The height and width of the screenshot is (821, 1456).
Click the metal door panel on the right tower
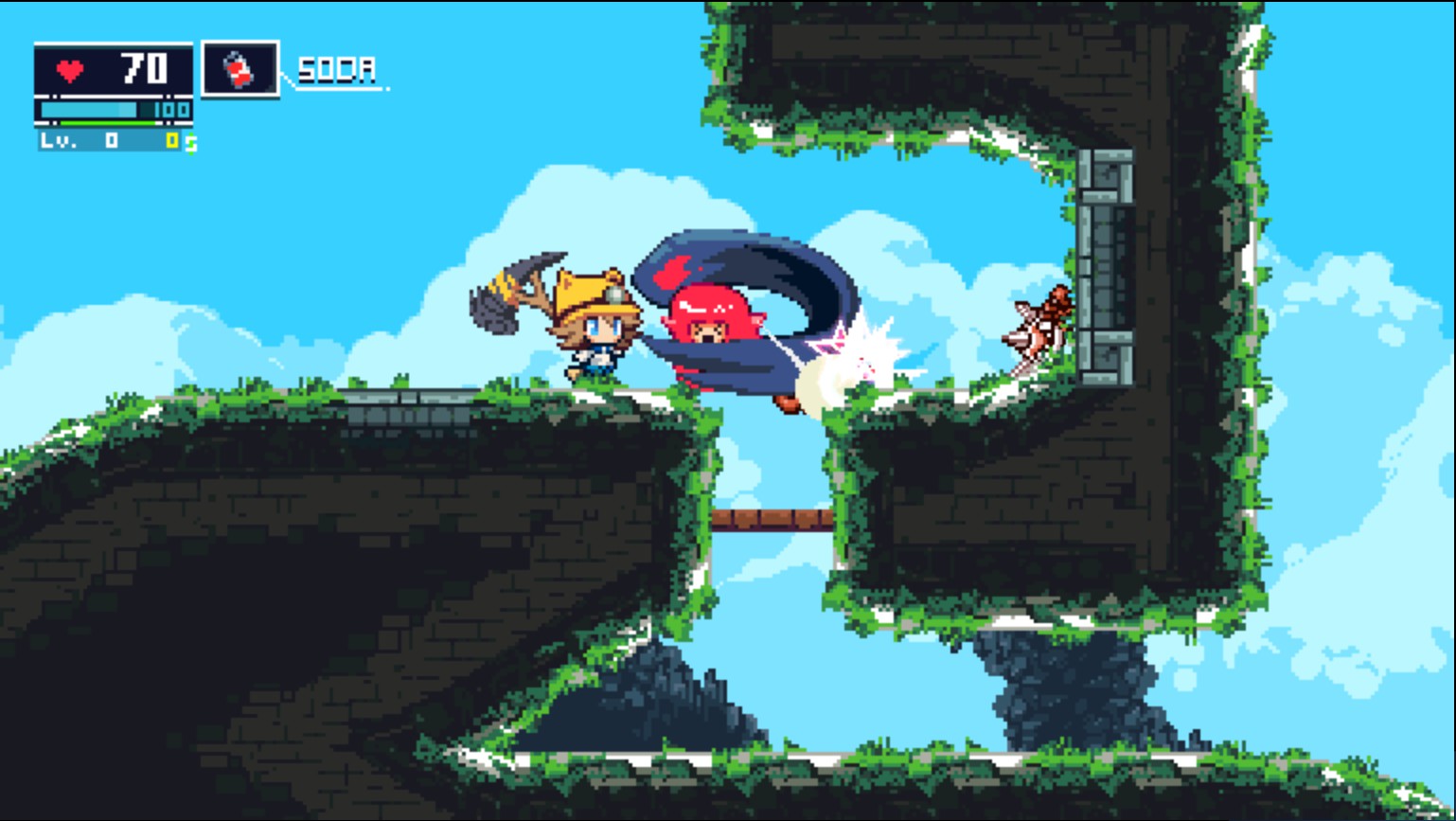(x=1106, y=265)
